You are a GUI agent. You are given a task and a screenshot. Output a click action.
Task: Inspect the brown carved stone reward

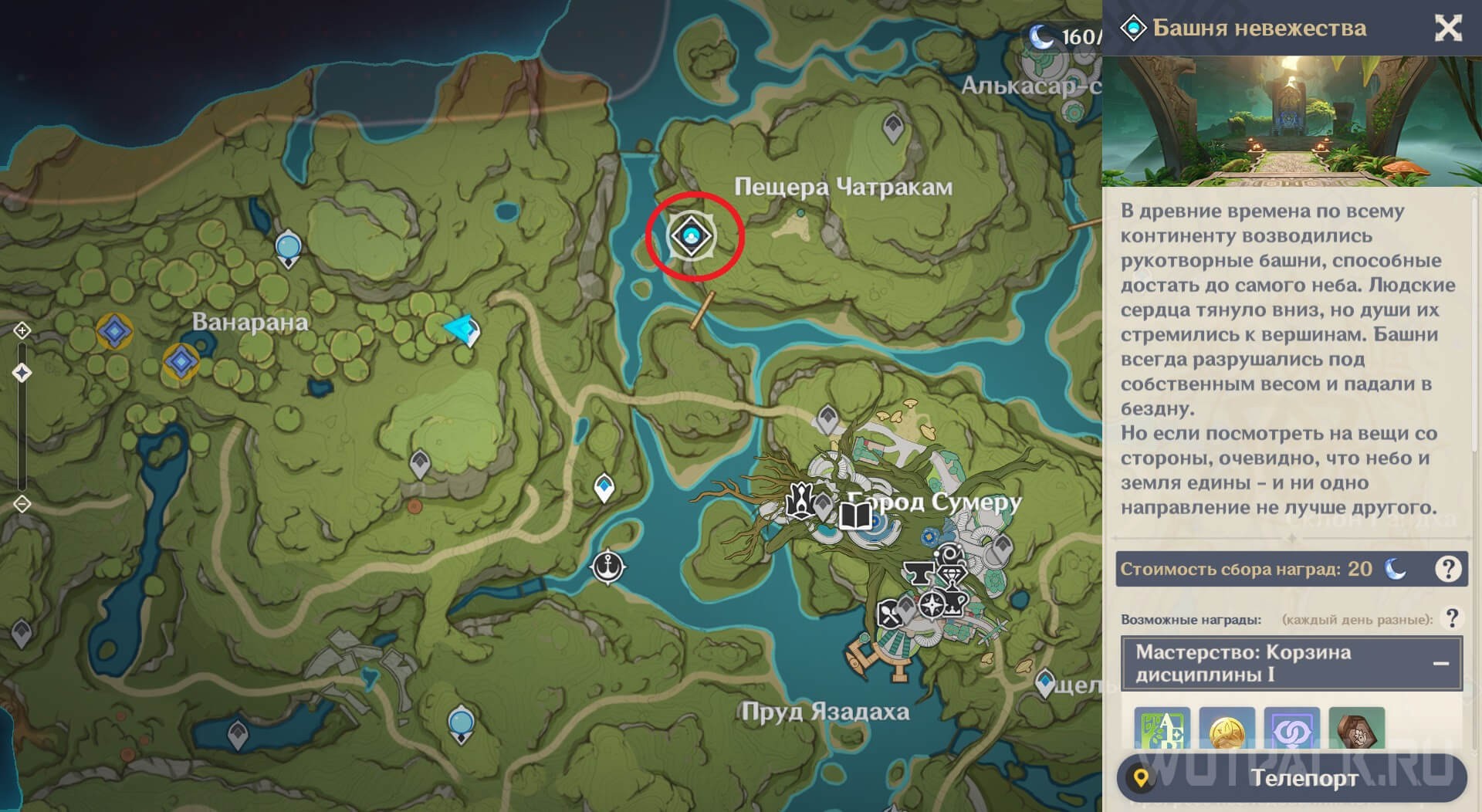tap(1356, 729)
